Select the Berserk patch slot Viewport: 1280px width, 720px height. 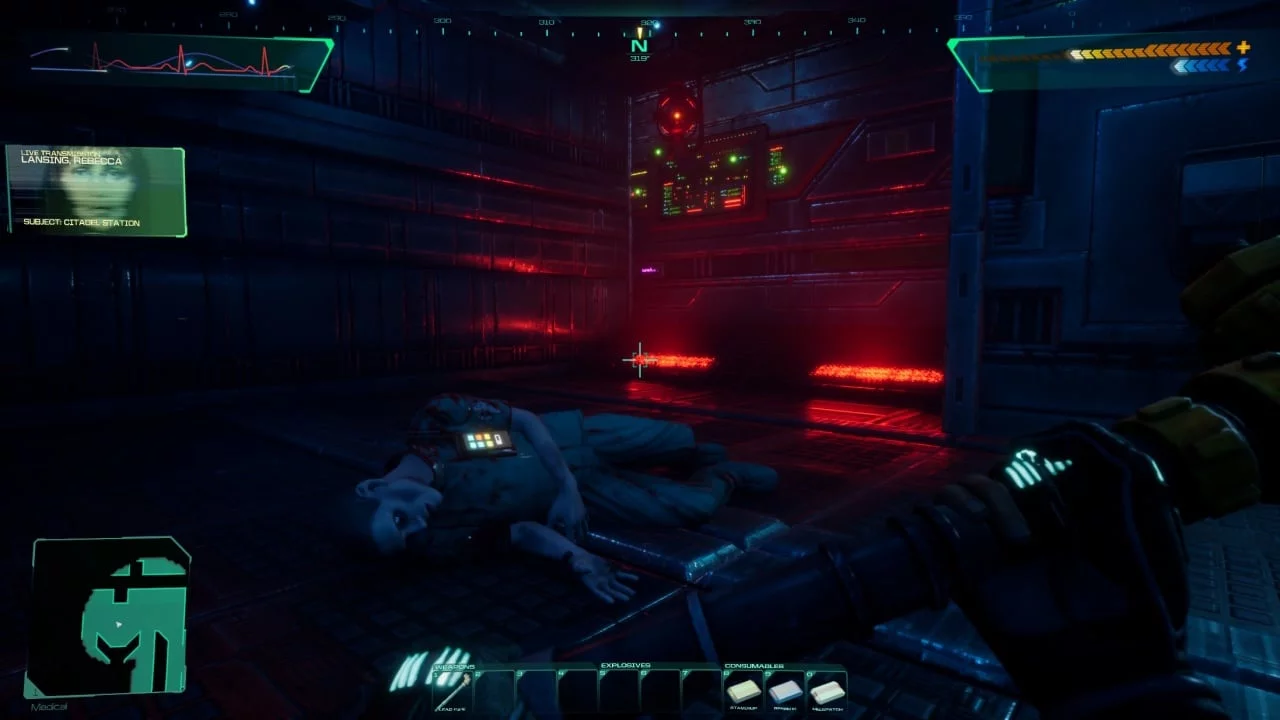pyautogui.click(x=786, y=691)
